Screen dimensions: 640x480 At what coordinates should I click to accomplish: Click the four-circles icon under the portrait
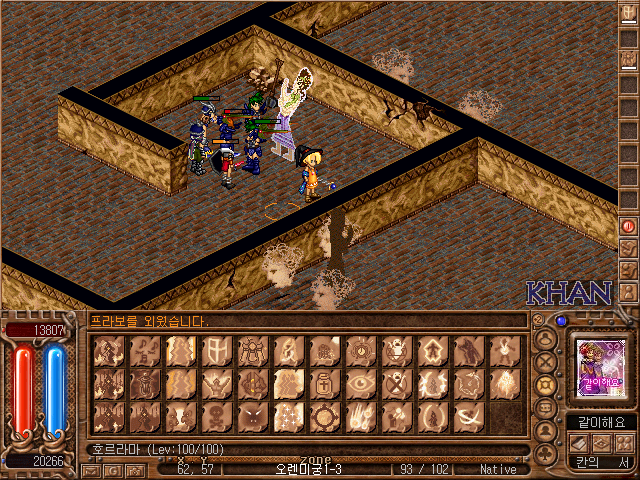click(x=625, y=441)
